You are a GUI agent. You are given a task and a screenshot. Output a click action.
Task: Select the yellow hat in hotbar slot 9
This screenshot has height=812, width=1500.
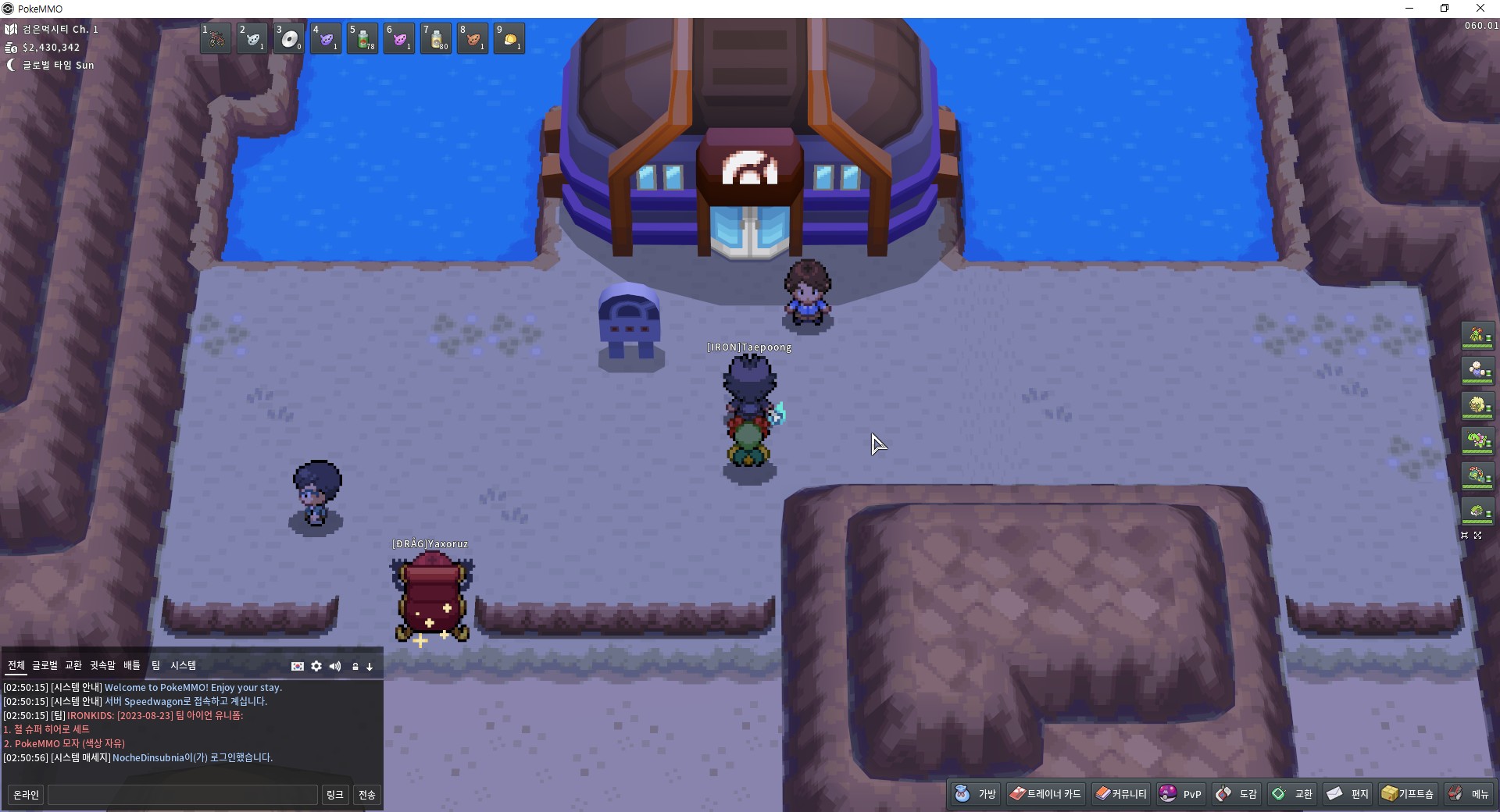[x=509, y=38]
